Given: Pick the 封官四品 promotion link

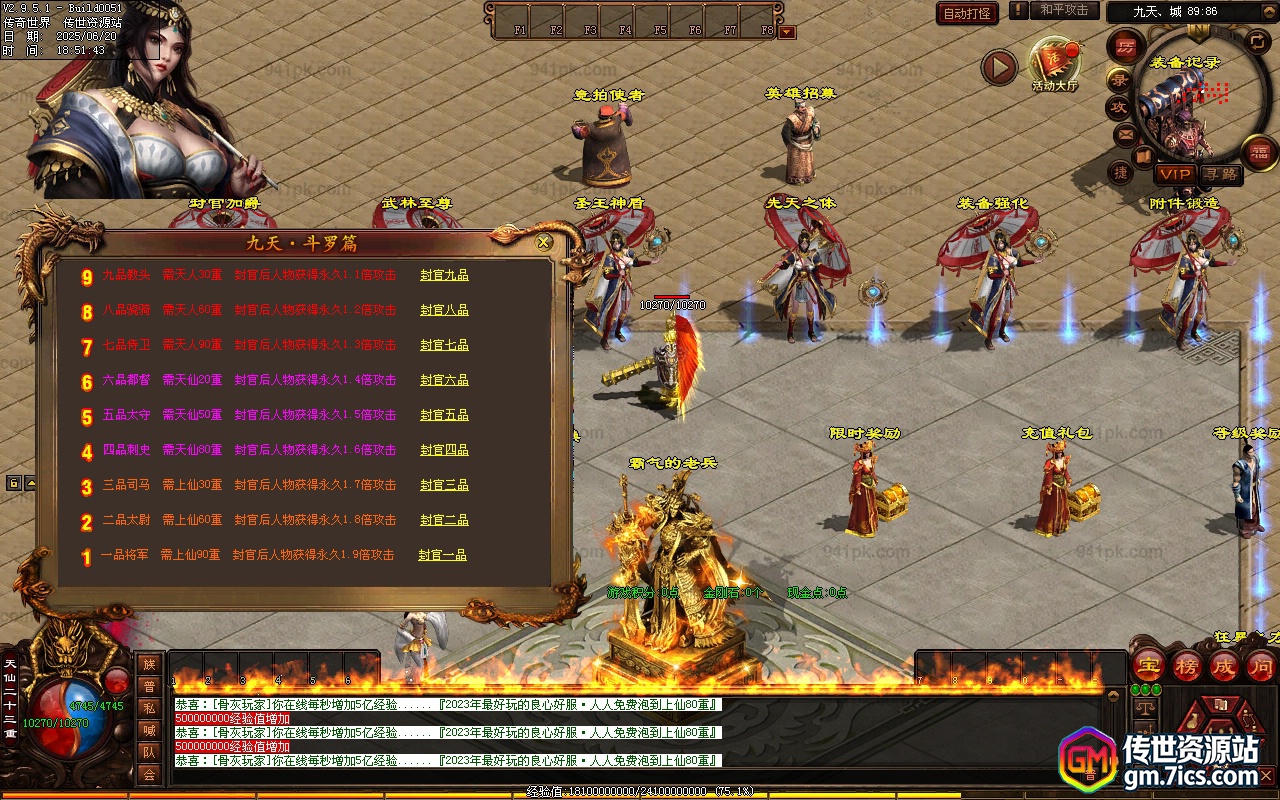Looking at the screenshot, I should tap(444, 450).
